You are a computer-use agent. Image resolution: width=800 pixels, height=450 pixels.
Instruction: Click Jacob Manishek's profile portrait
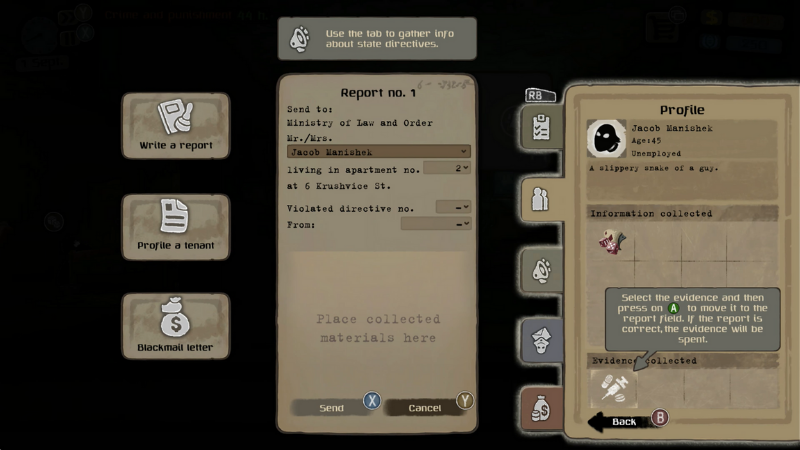pyautogui.click(x=606, y=140)
